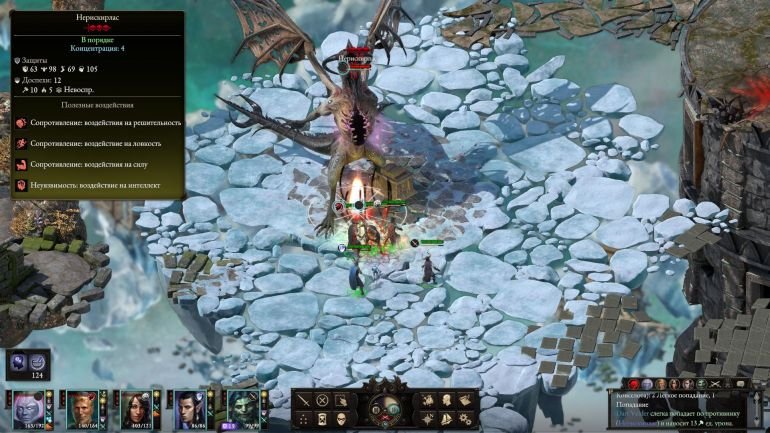
Task: Open the ship management icon
Action: (x=448, y=418)
